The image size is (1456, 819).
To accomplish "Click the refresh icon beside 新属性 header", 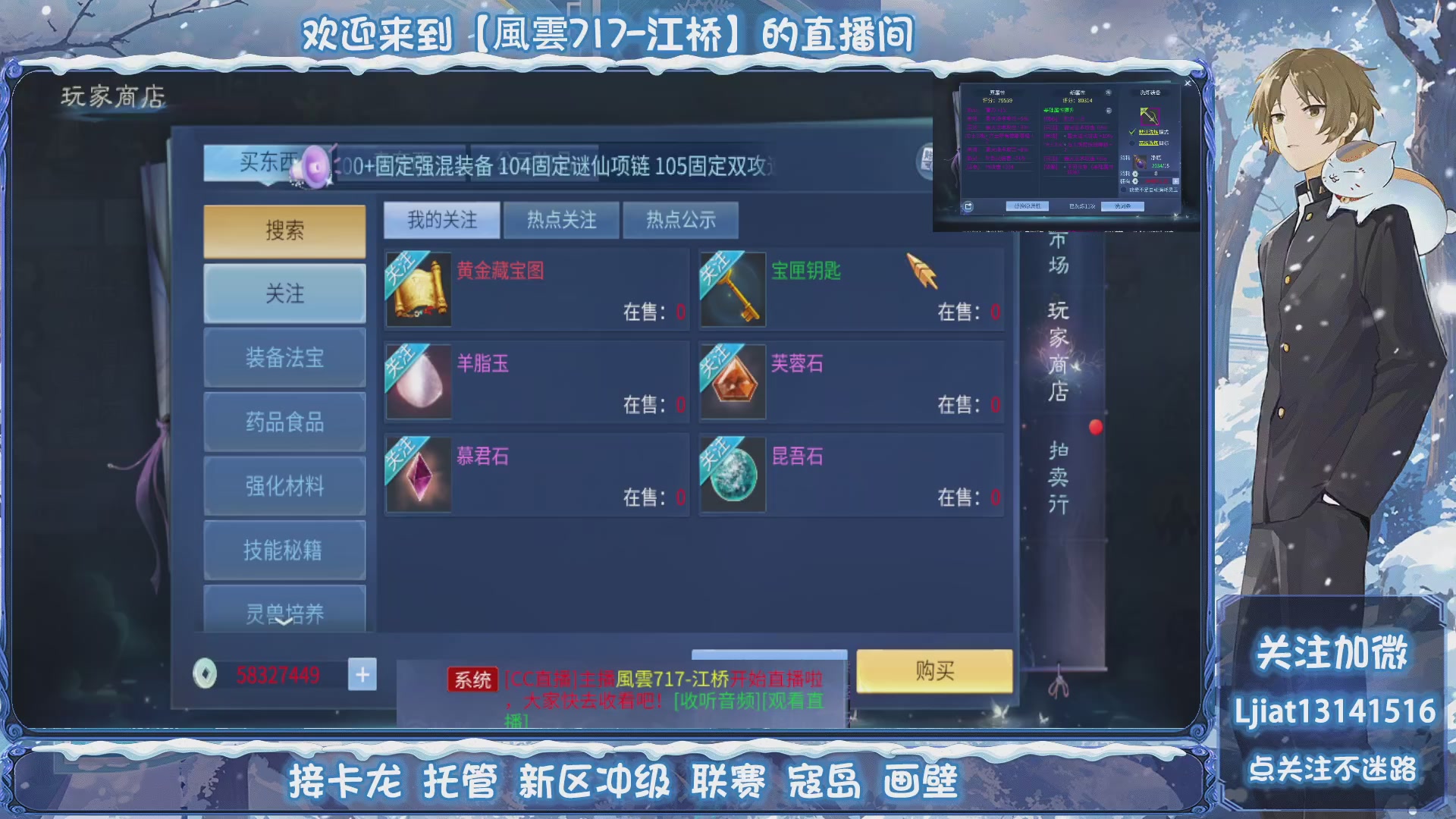I will click(x=1109, y=93).
